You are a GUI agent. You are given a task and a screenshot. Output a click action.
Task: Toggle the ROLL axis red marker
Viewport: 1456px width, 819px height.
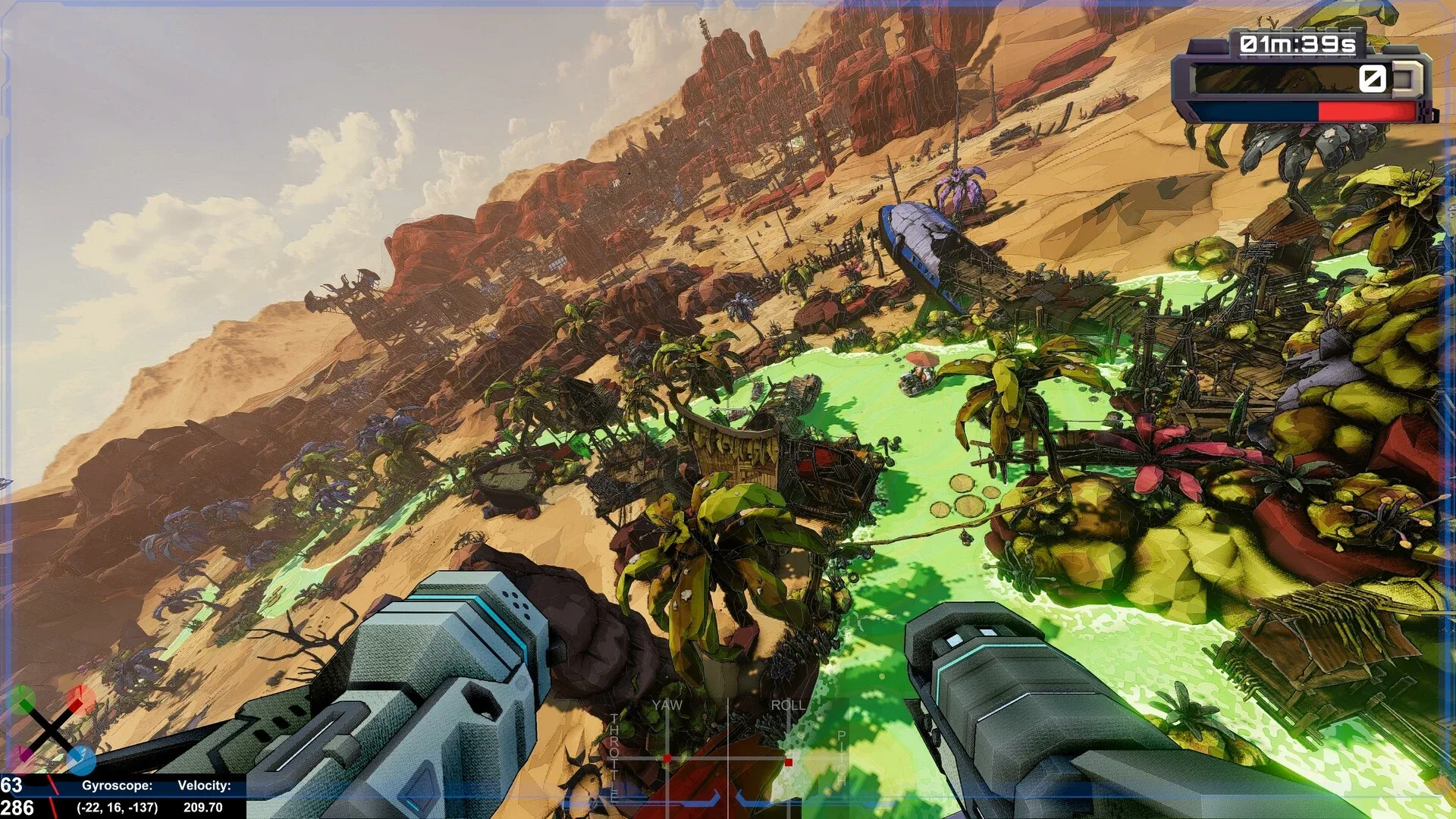coord(789,762)
